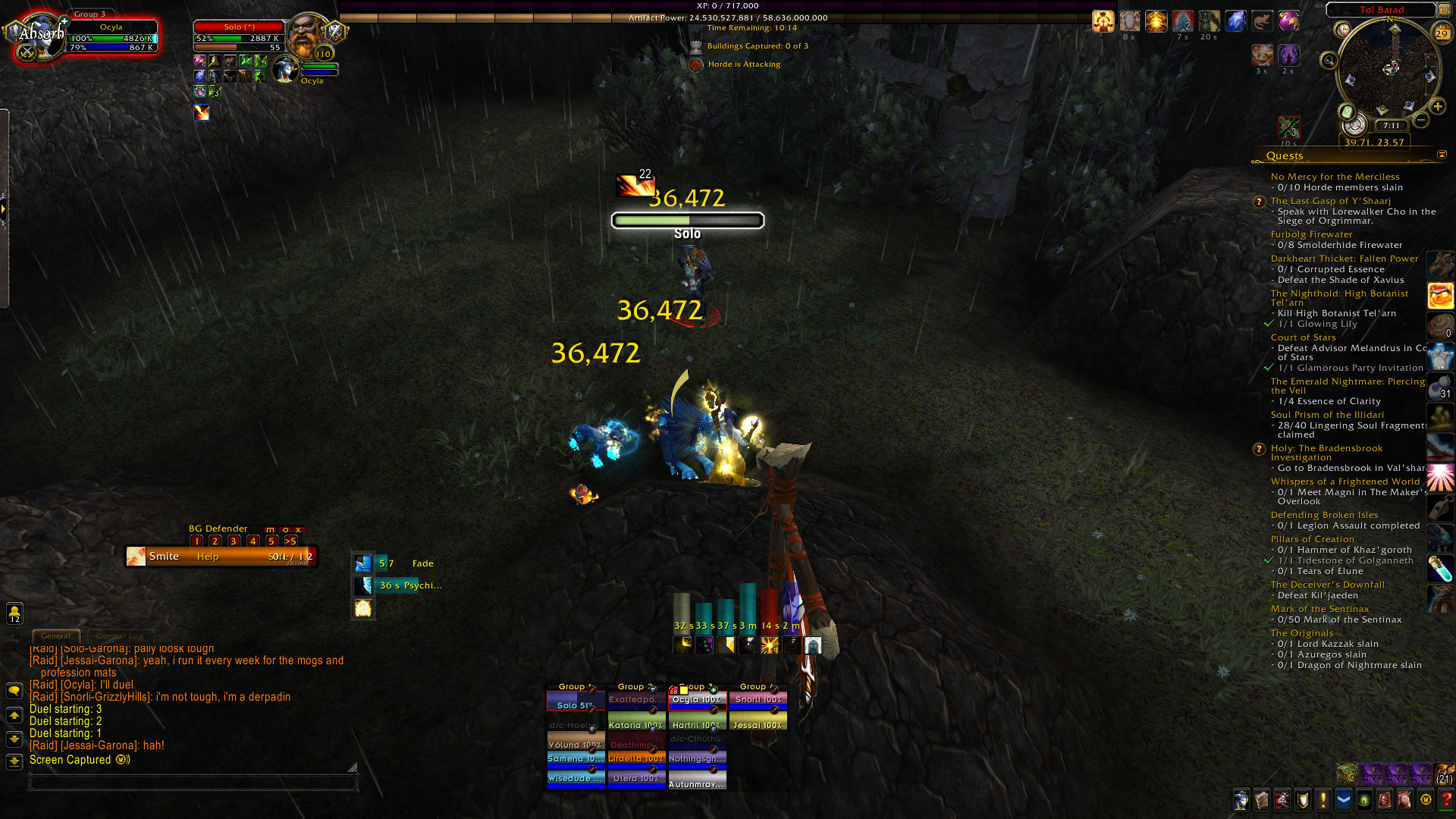Zoom out the minimap with the minus button
This screenshot has height=819, width=1456.
point(1421,120)
